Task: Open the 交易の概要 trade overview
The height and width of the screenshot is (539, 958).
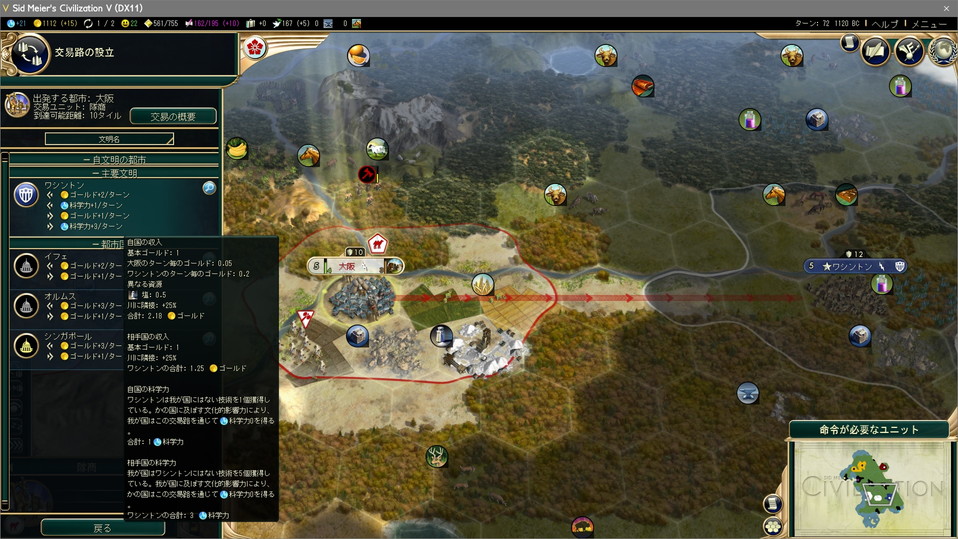Action: coord(172,116)
